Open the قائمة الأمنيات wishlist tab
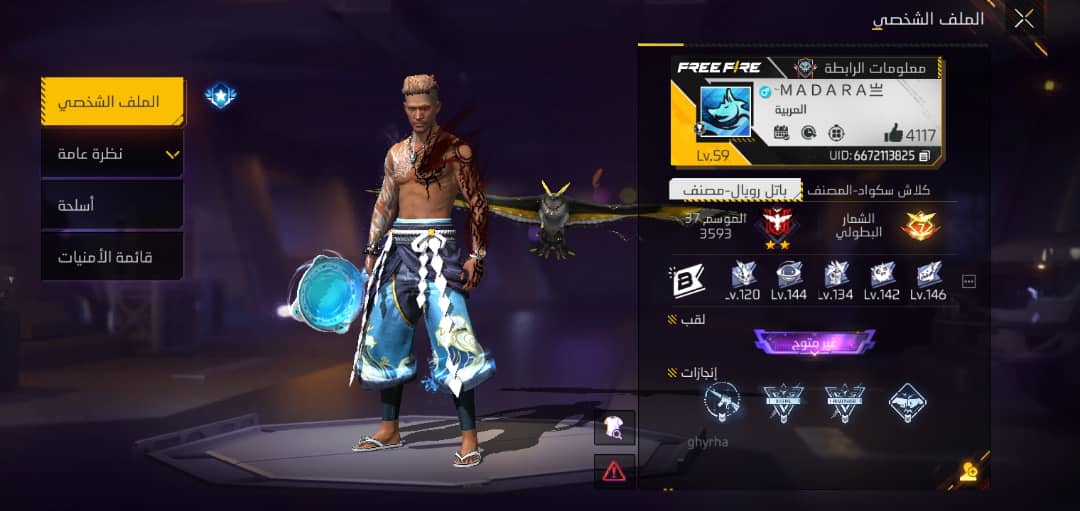The width and height of the screenshot is (1080, 511). point(112,257)
